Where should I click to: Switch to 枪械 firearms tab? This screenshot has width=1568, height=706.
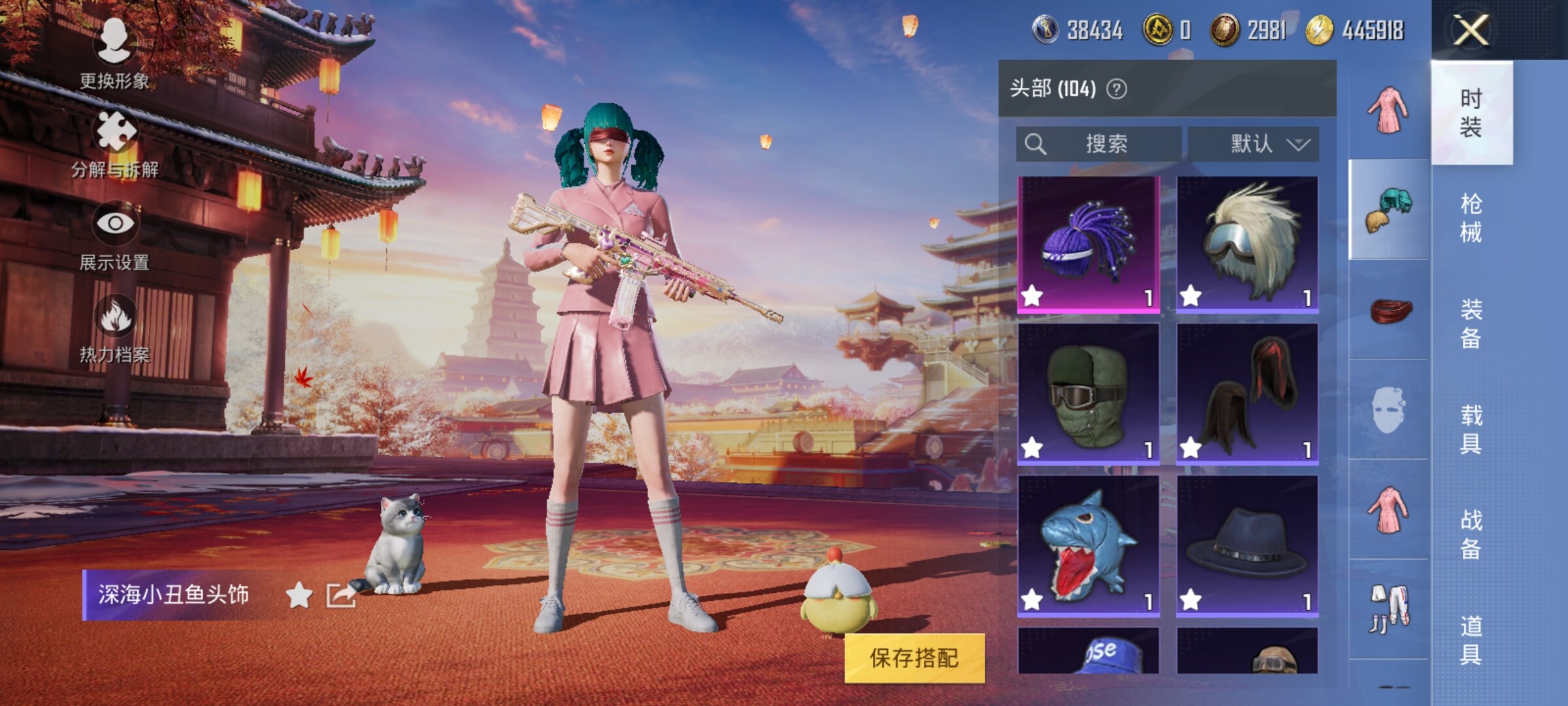tap(1471, 218)
